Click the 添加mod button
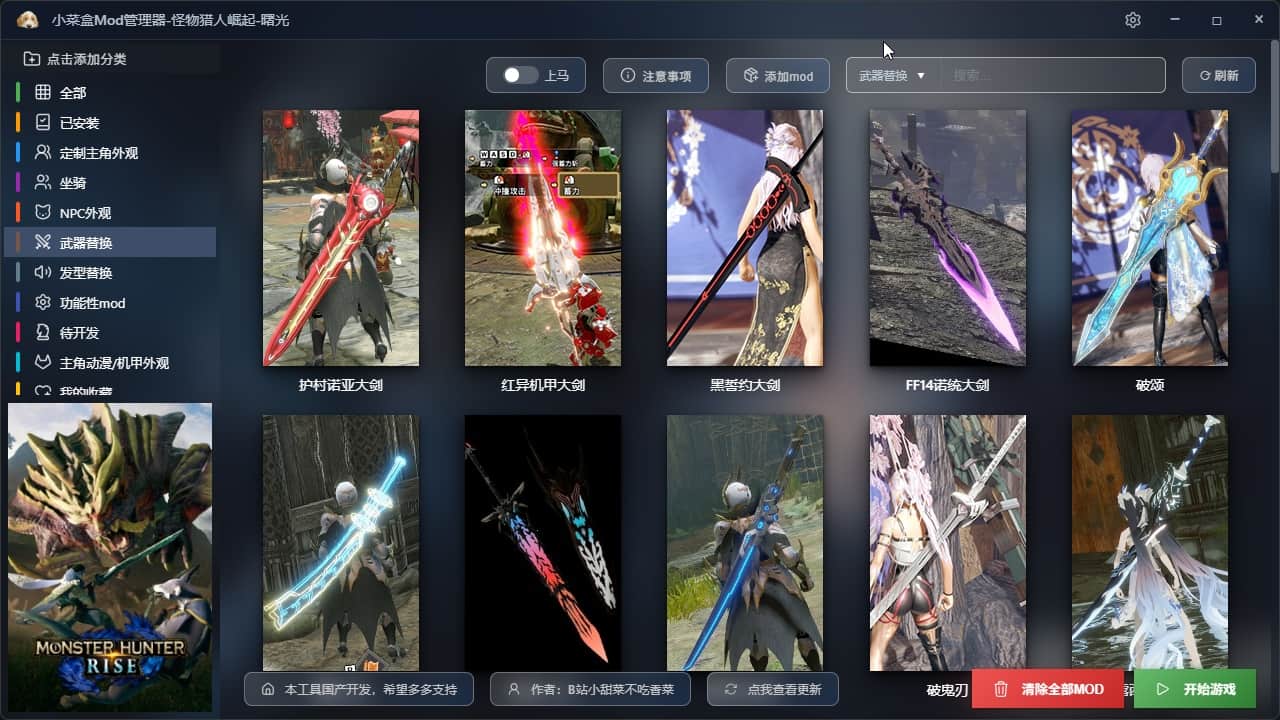The image size is (1280, 720). 778,76
